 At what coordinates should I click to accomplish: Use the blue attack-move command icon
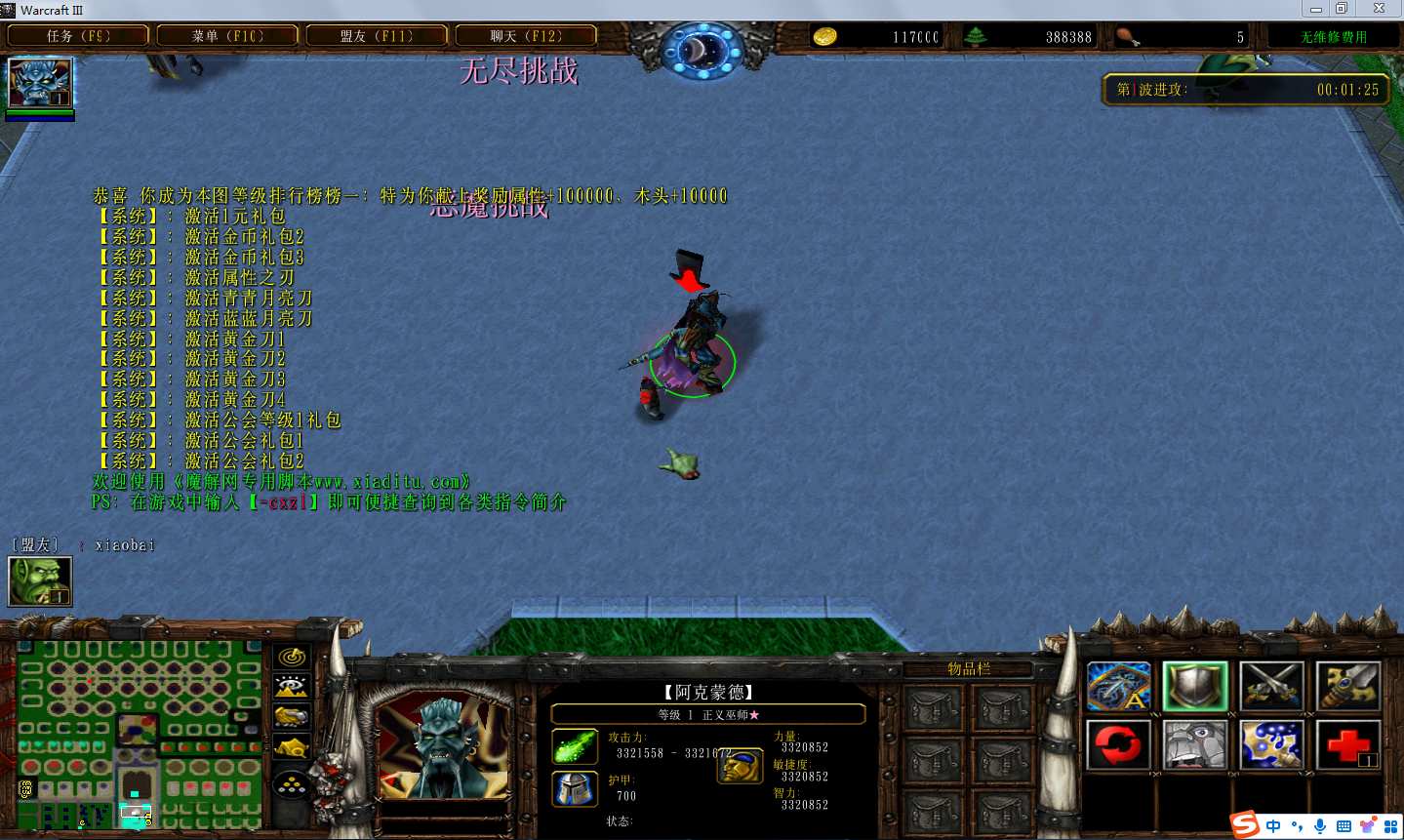pyautogui.click(x=1119, y=687)
